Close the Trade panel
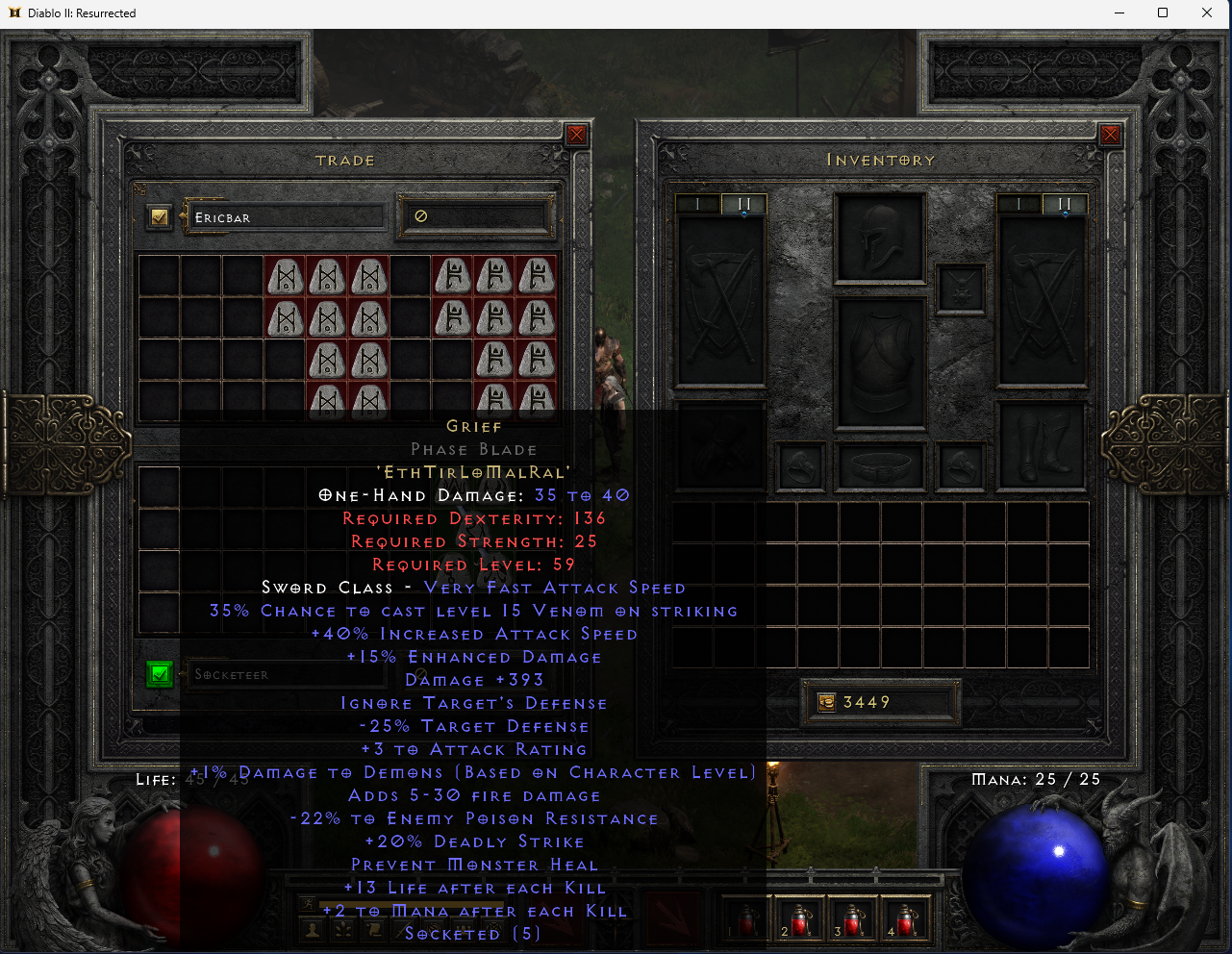1232x954 pixels. 576,135
